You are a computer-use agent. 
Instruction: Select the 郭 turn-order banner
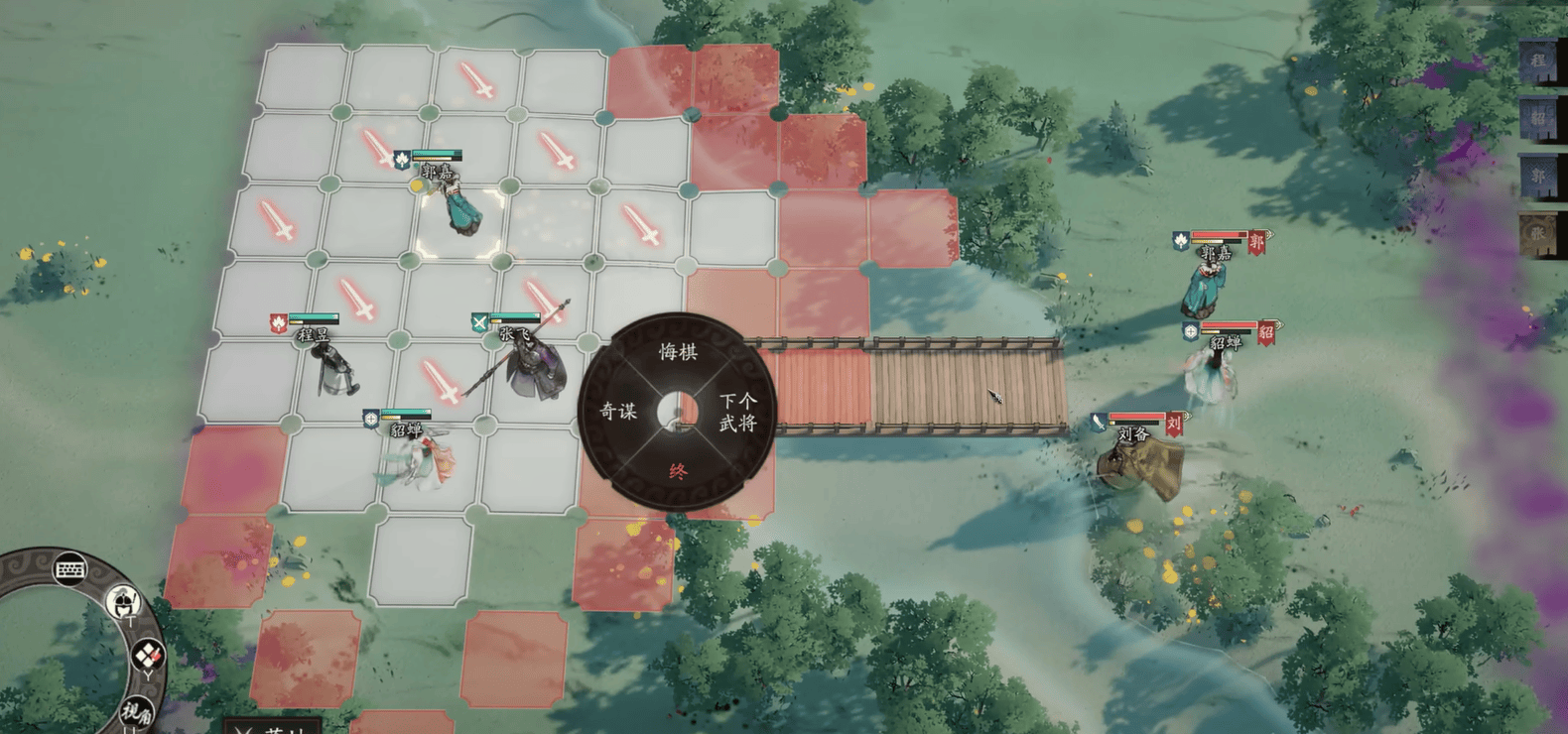click(1537, 177)
